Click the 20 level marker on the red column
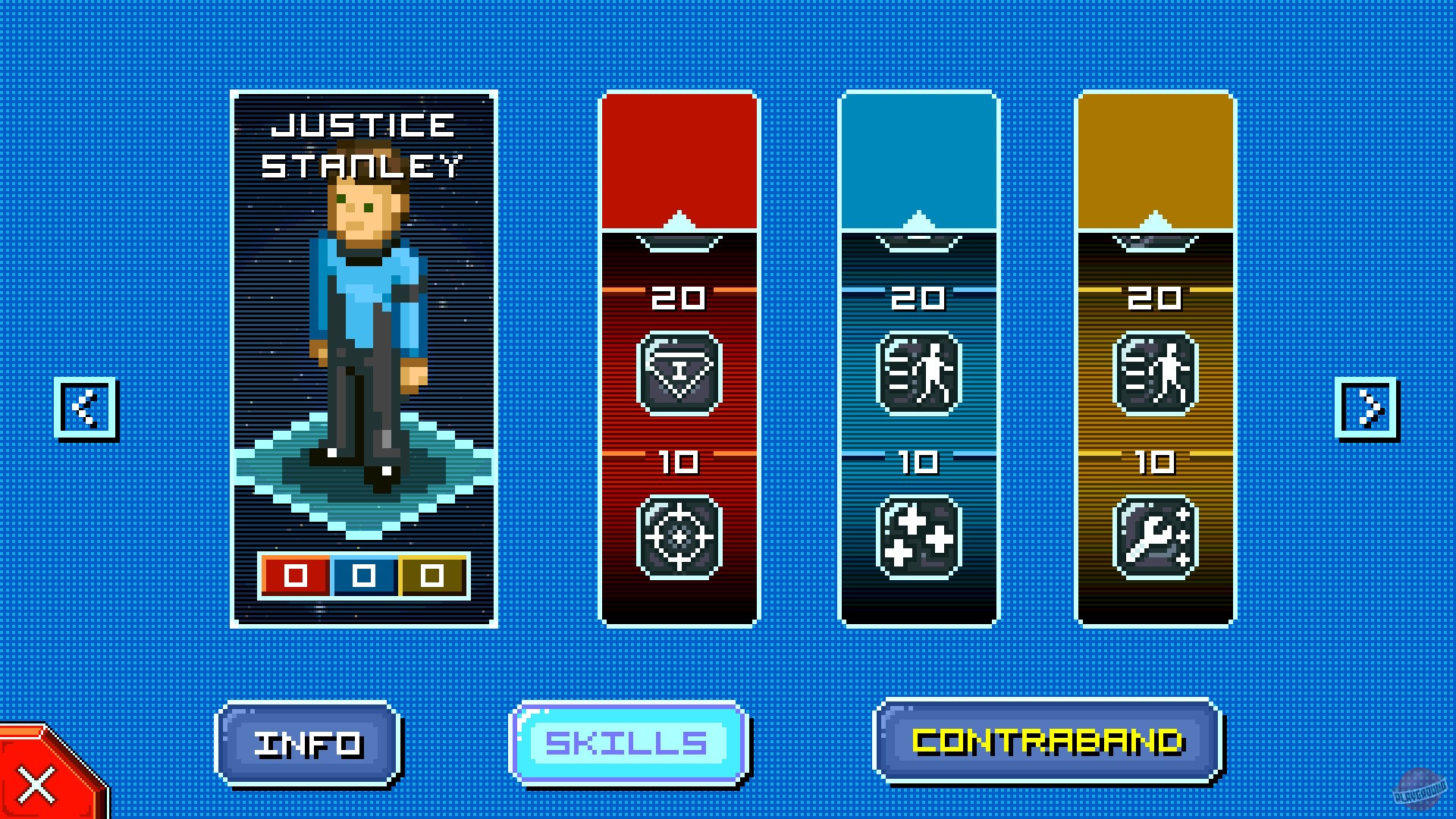Screen dimensions: 1456x819 (679, 298)
